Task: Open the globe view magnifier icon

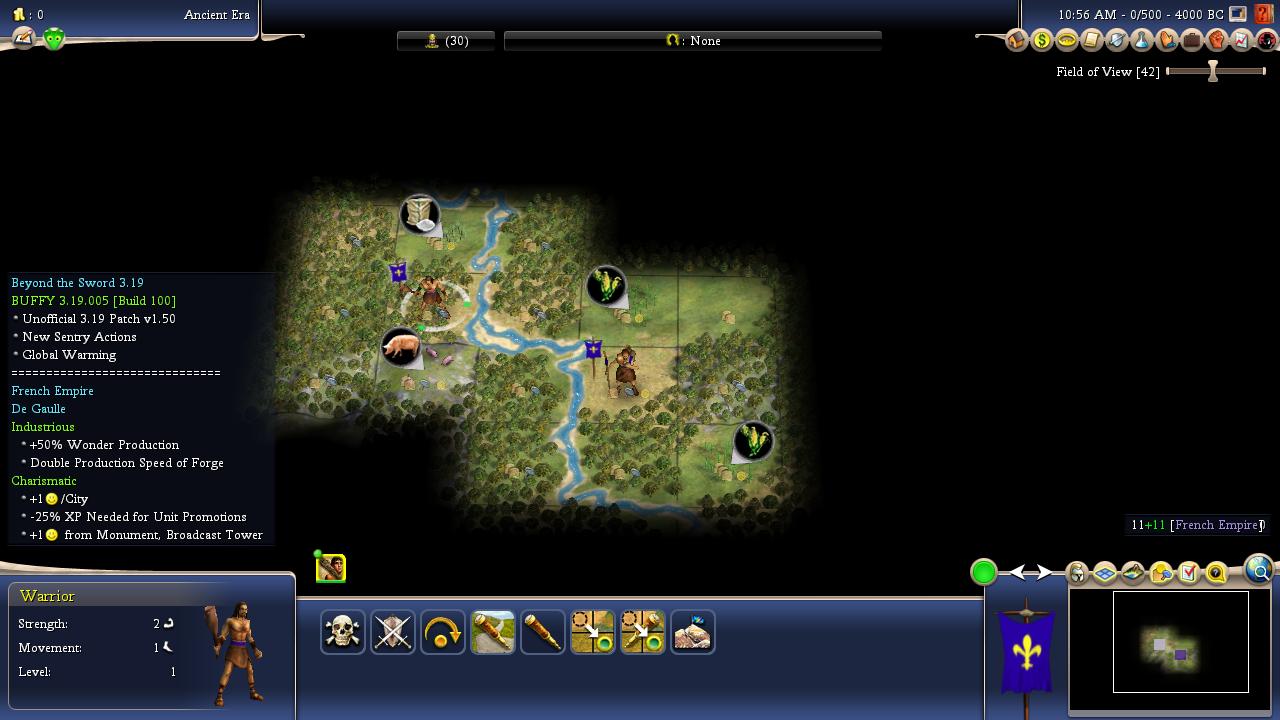Action: click(1259, 570)
